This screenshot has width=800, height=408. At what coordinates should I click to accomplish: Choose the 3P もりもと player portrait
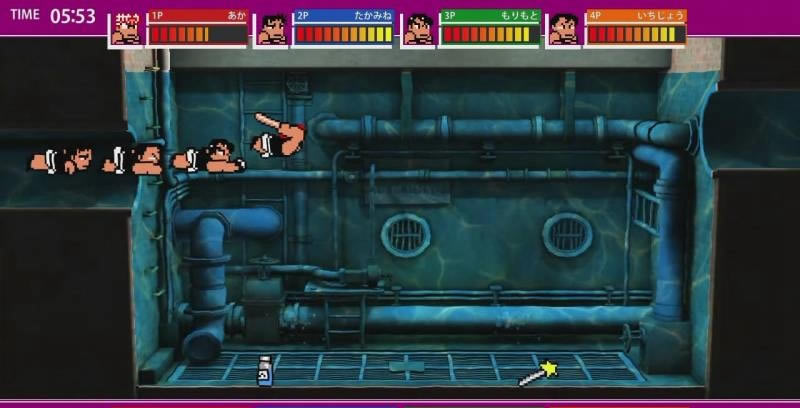click(x=418, y=30)
